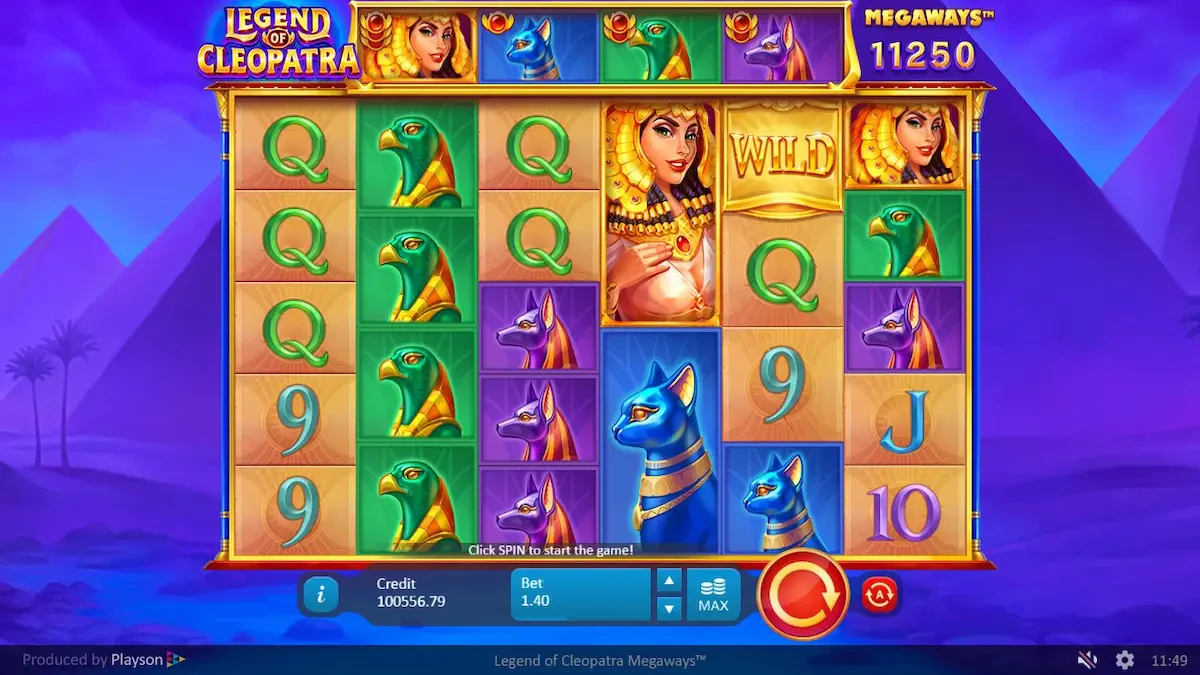This screenshot has width=1200, height=675.
Task: Open the Bet amount selector field
Action: (x=581, y=594)
